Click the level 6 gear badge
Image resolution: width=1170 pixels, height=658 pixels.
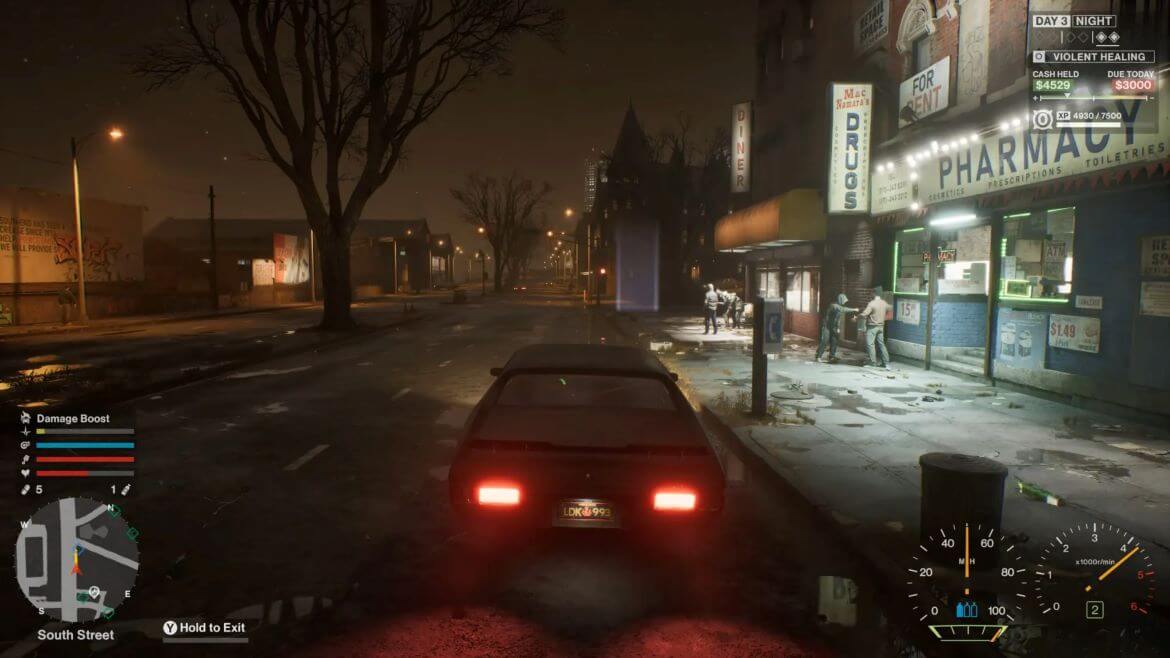1043,119
